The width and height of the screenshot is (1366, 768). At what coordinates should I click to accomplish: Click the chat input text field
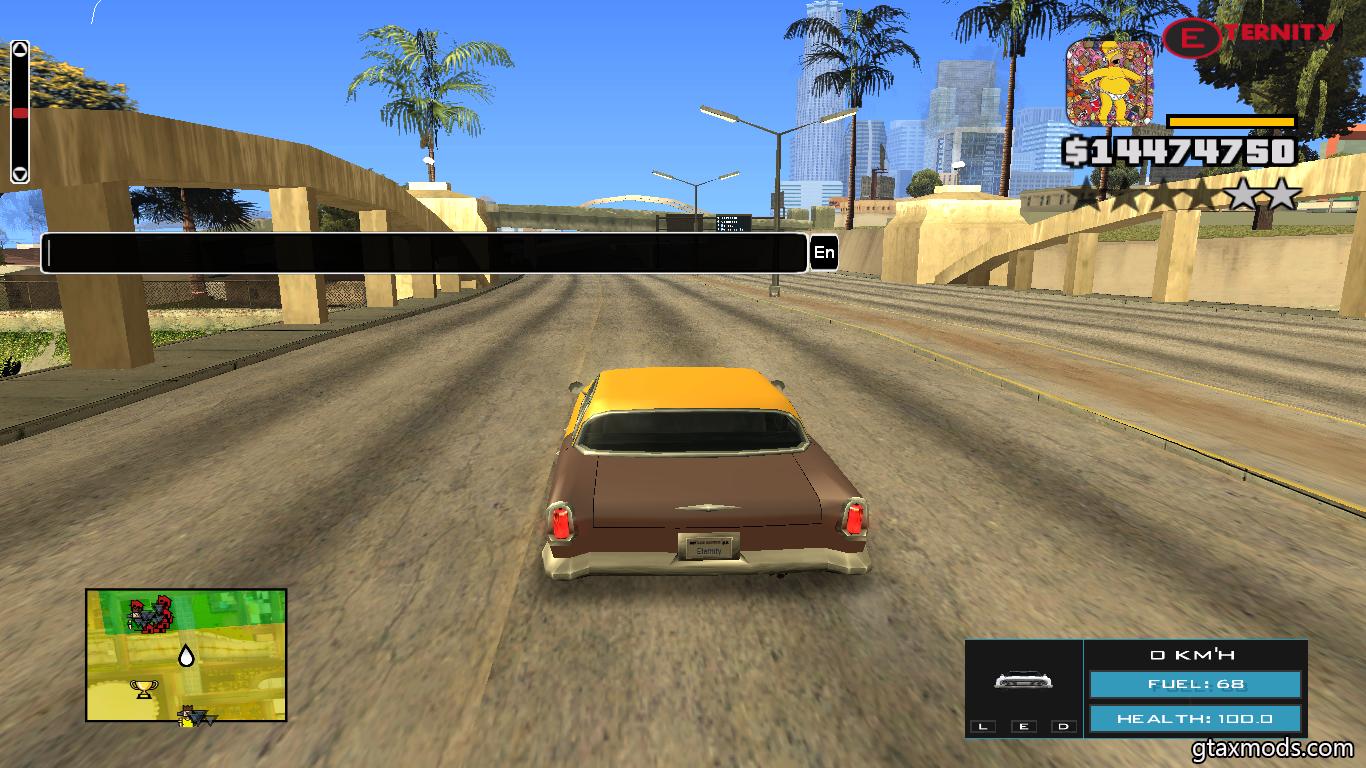424,253
